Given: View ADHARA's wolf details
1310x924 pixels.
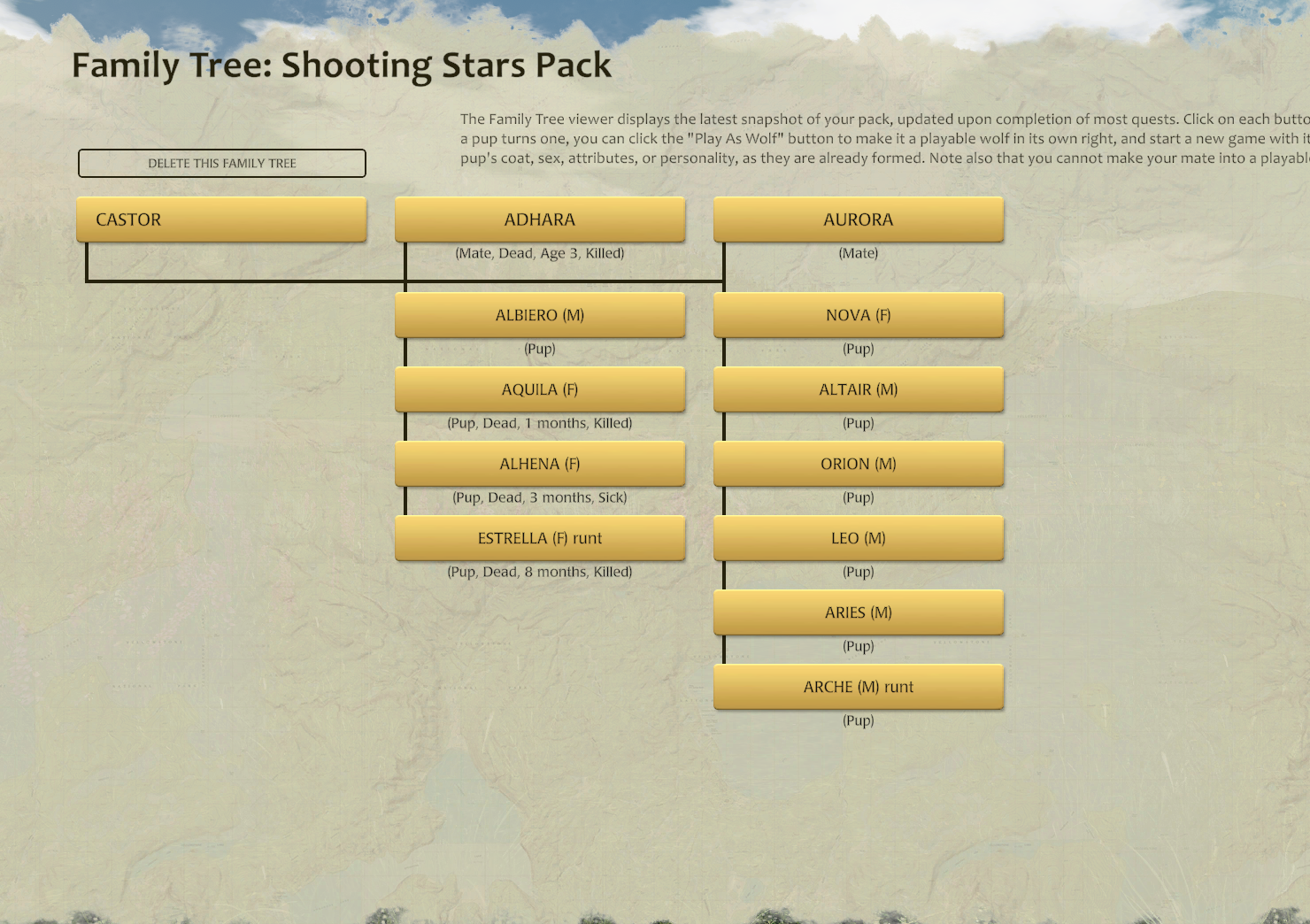Looking at the screenshot, I should pyautogui.click(x=540, y=219).
